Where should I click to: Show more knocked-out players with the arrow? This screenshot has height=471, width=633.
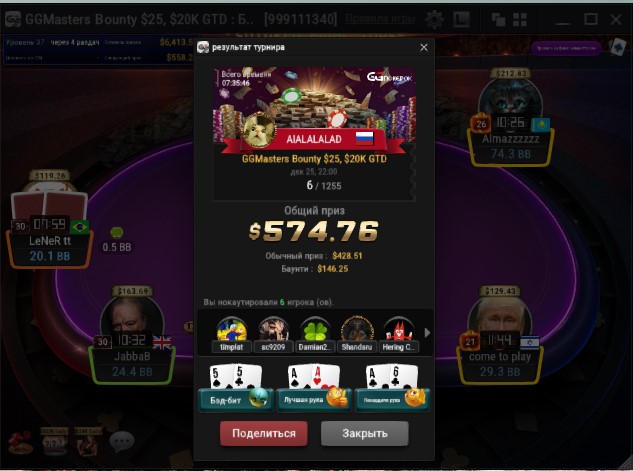pyautogui.click(x=427, y=333)
